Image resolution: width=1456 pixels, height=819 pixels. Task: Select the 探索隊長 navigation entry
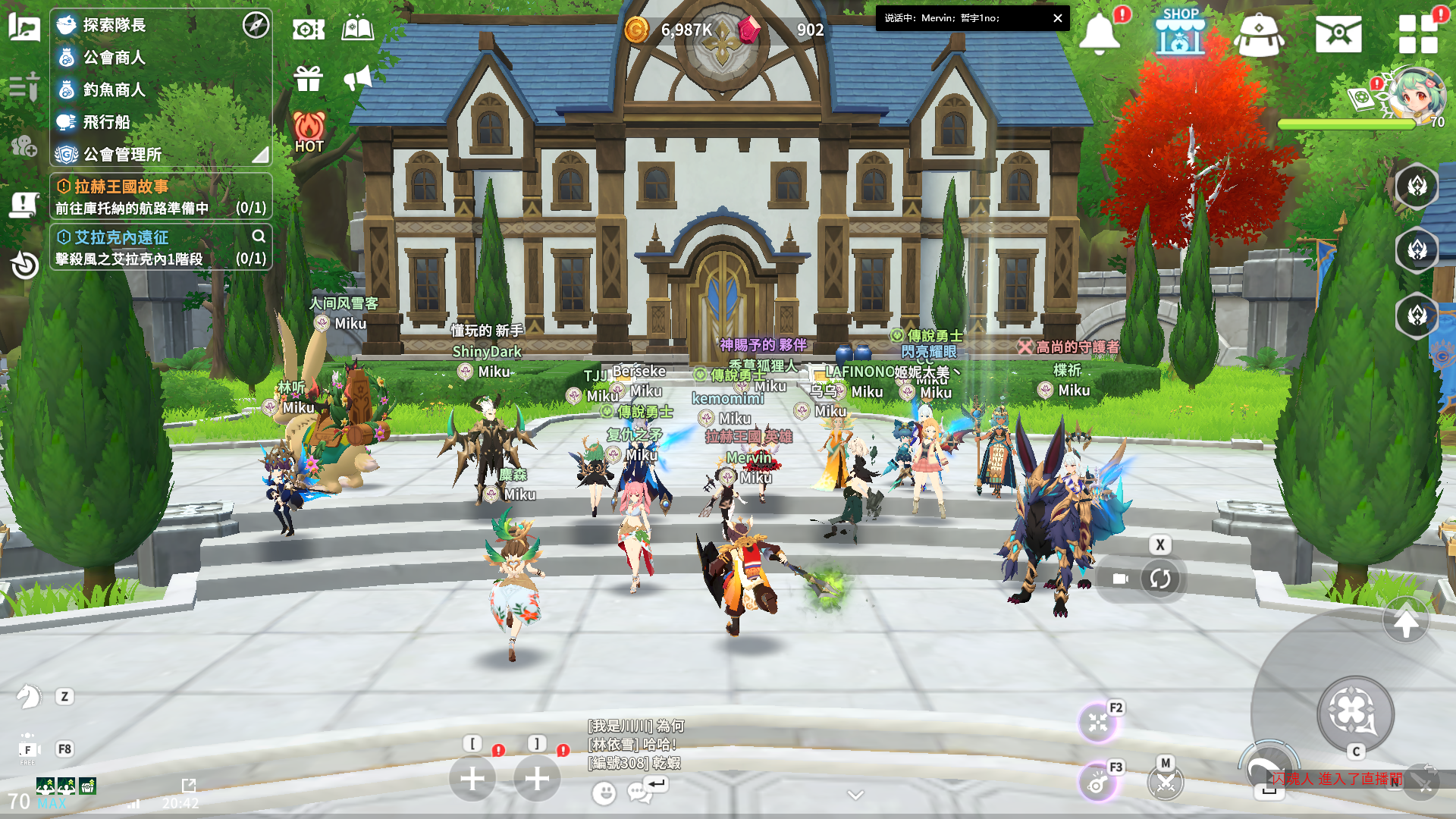coord(114,25)
